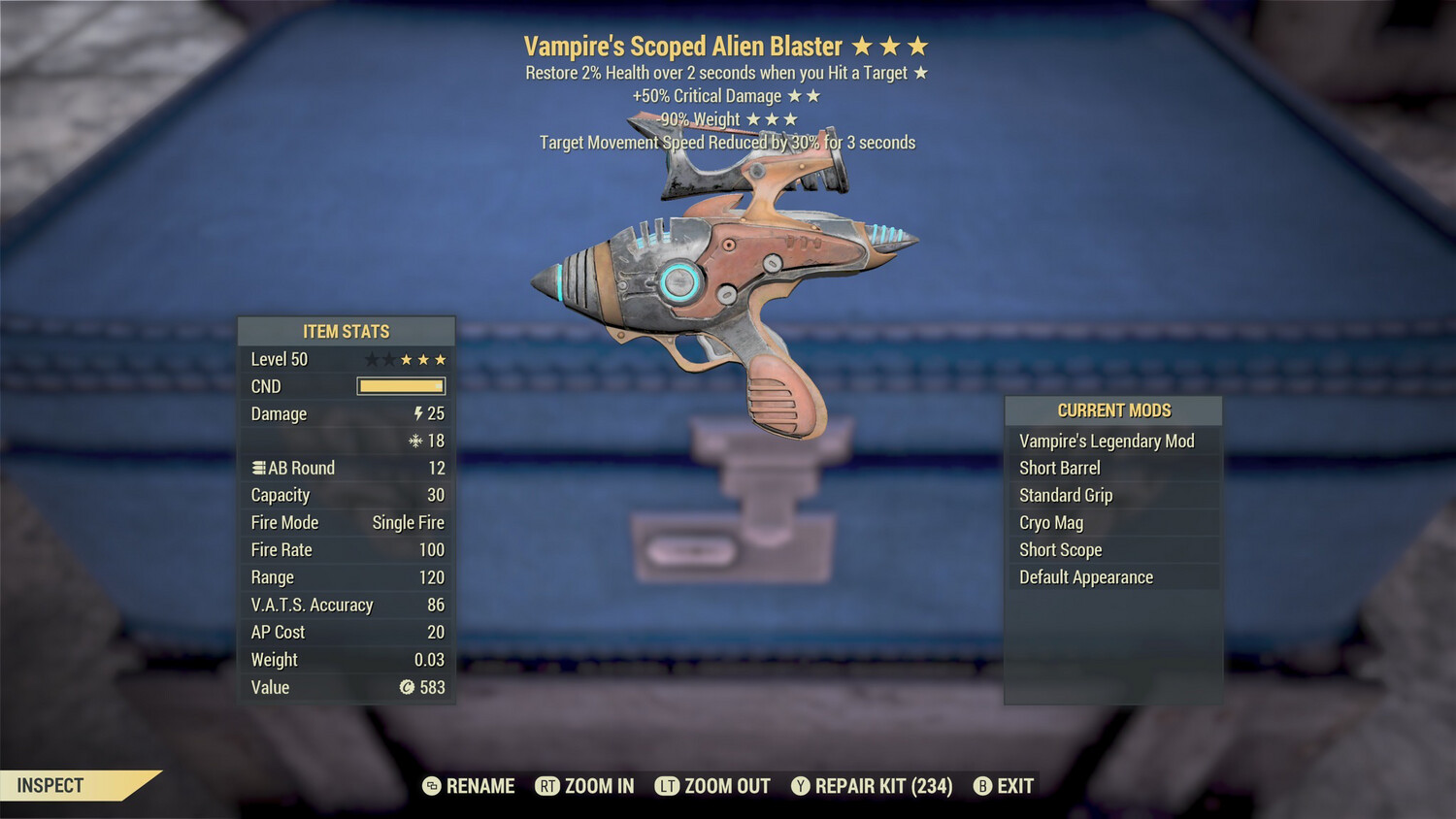Click the star after Restore 2% Health effect
This screenshot has height=819, width=1456.
tap(921, 72)
